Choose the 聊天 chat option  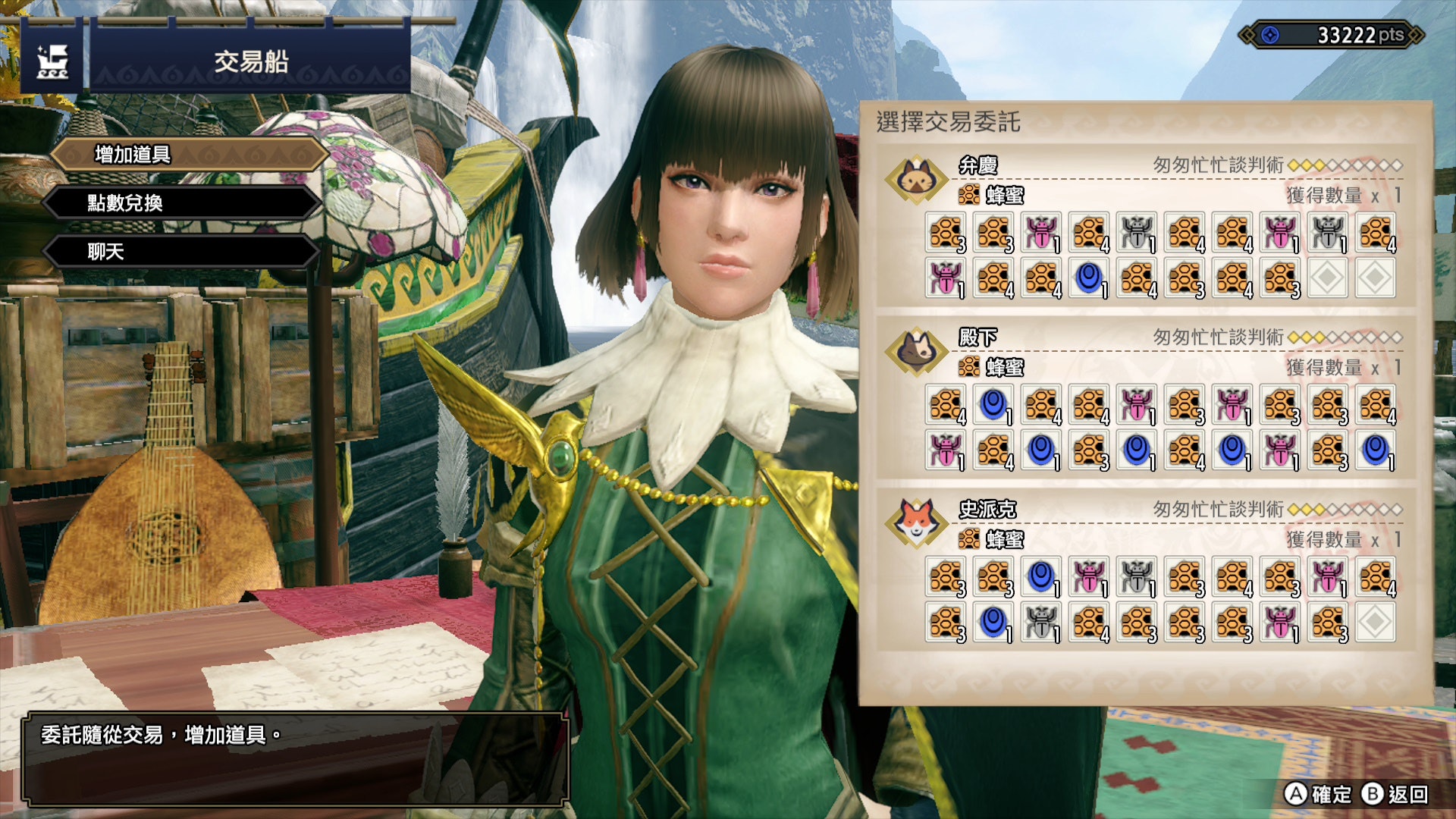click(x=182, y=252)
